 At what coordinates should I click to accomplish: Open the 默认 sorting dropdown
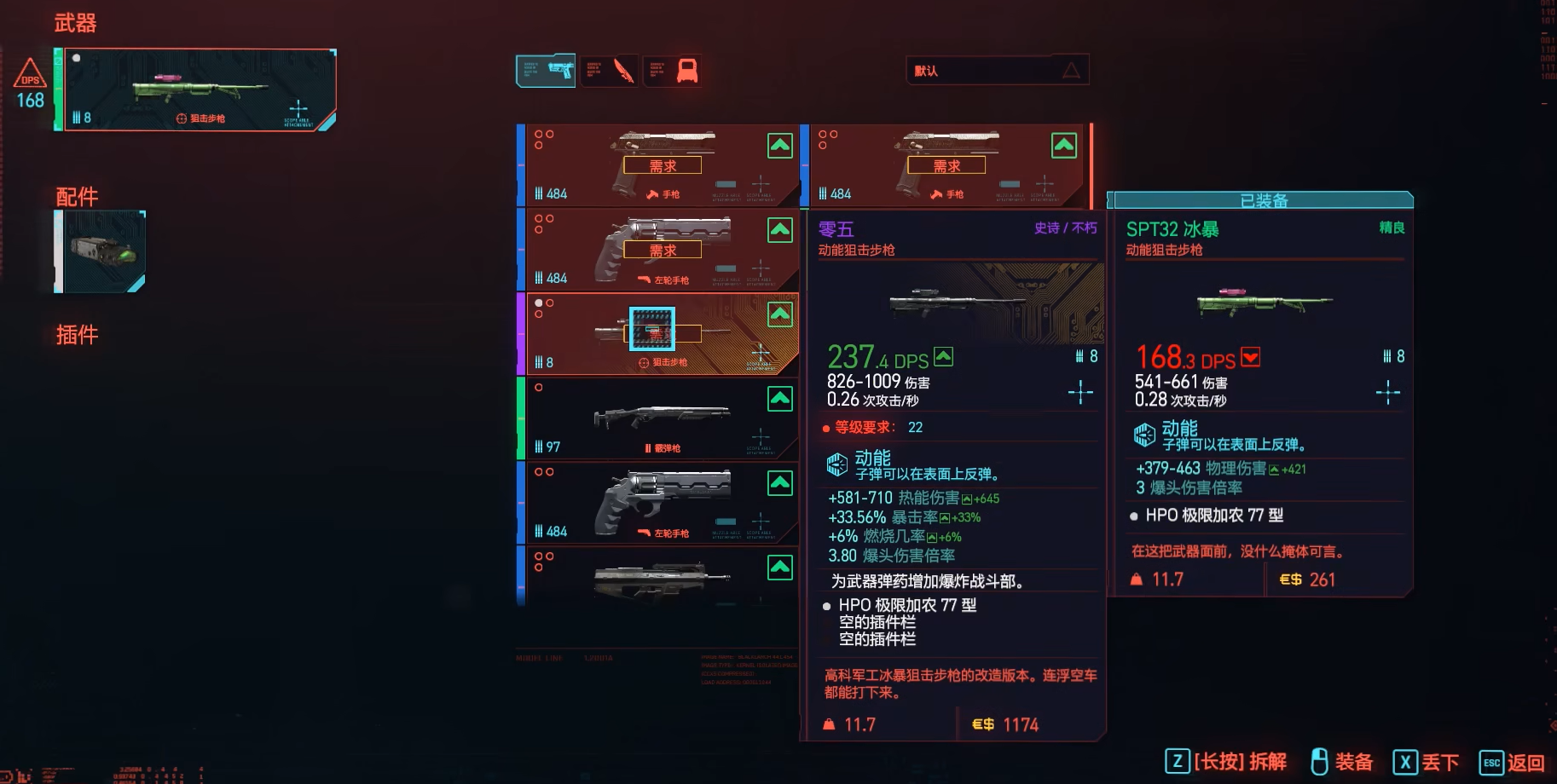click(998, 70)
